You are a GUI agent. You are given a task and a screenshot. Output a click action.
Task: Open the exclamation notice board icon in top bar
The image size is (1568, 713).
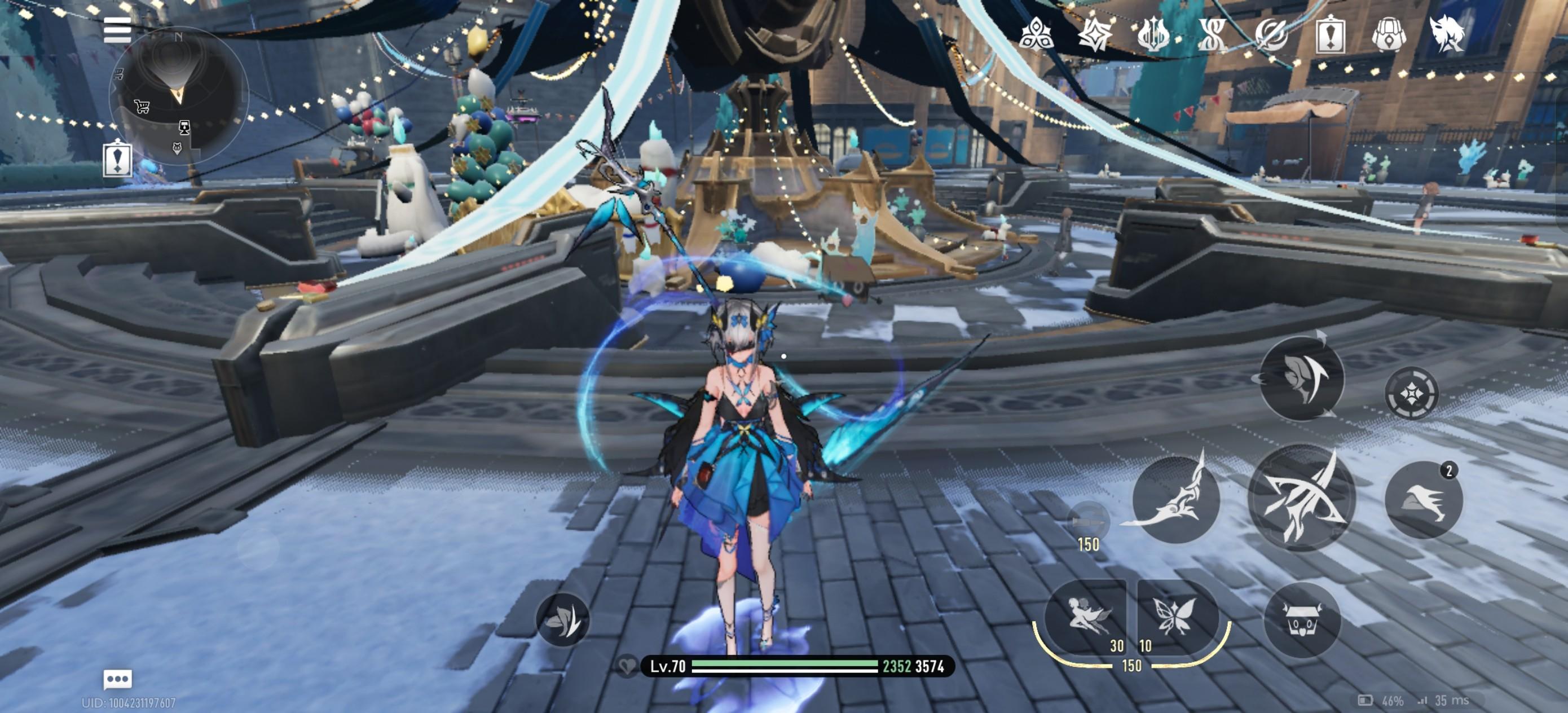pos(1330,34)
